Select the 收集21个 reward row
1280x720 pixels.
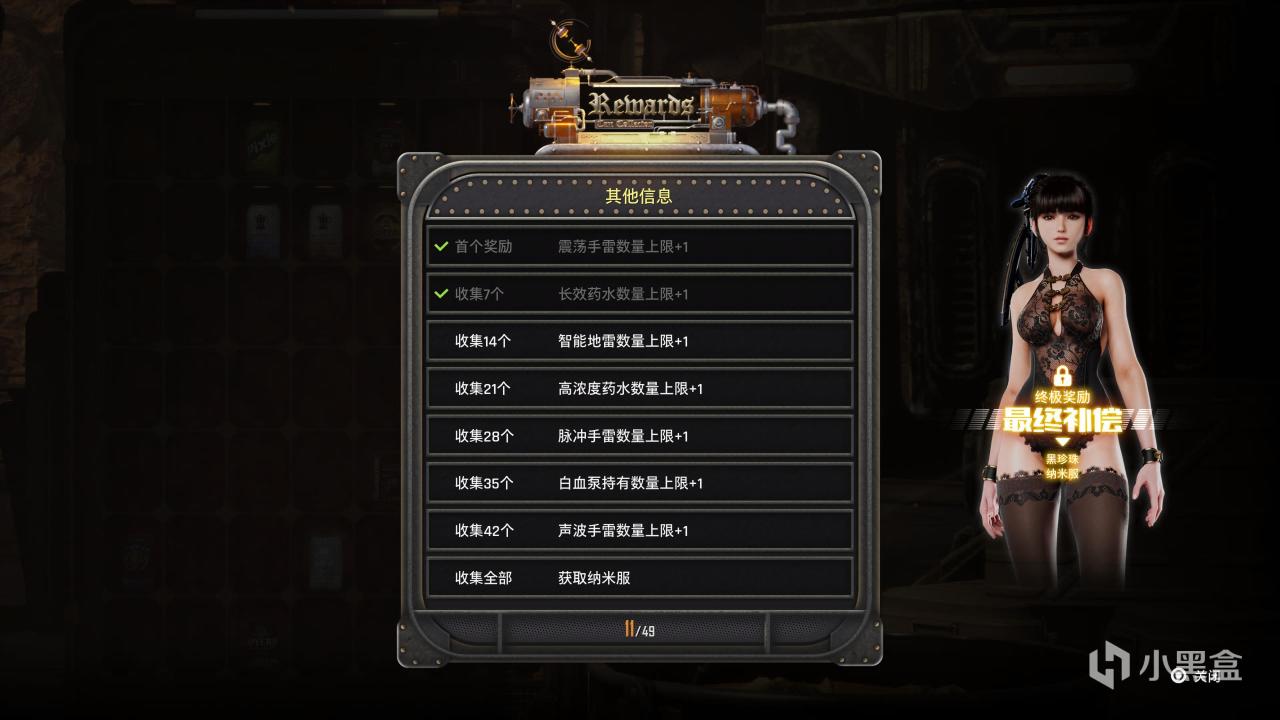(x=640, y=388)
